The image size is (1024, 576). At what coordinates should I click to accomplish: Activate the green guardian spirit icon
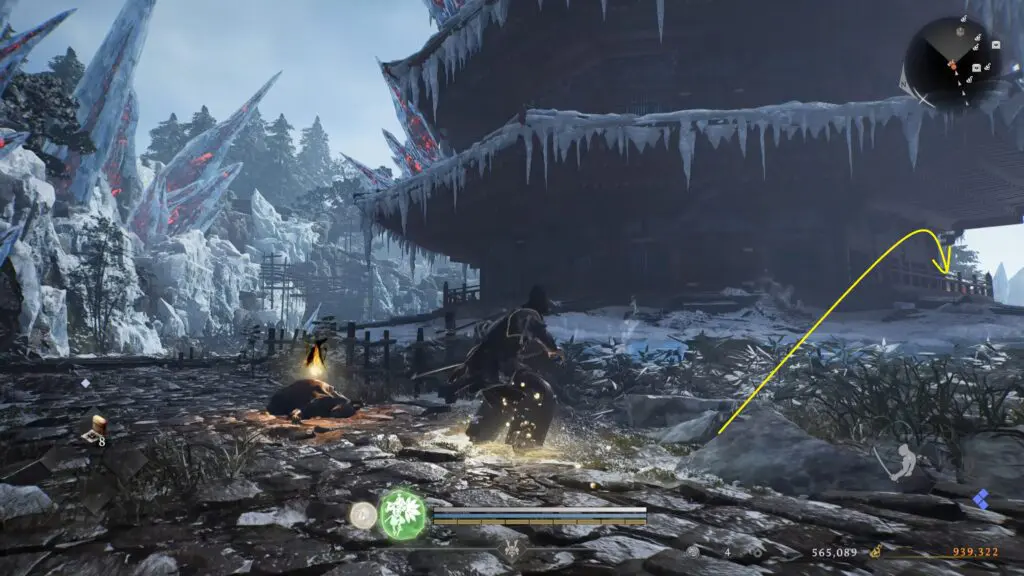tap(402, 513)
